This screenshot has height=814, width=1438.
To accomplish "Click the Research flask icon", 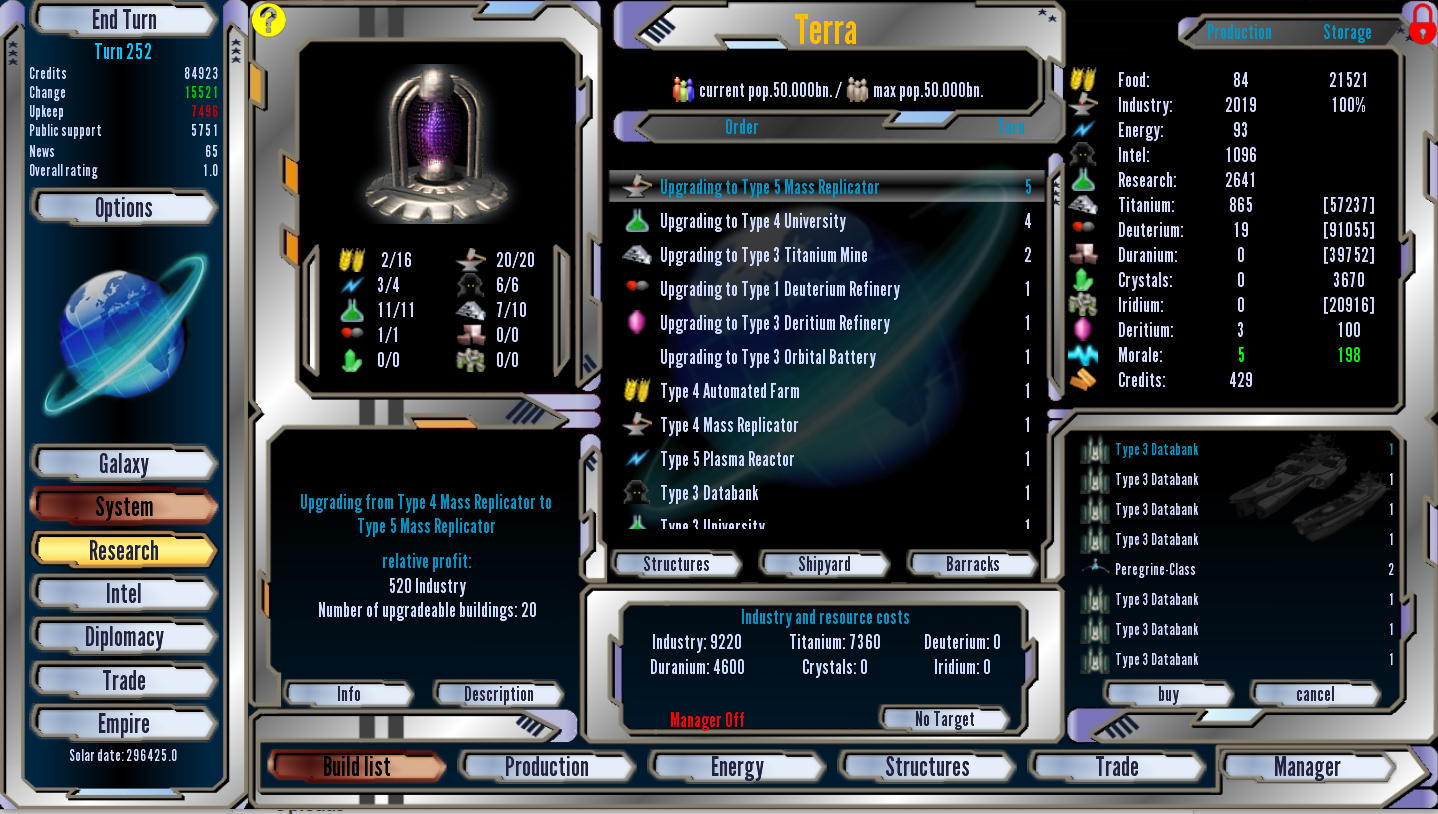I will tap(1083, 180).
